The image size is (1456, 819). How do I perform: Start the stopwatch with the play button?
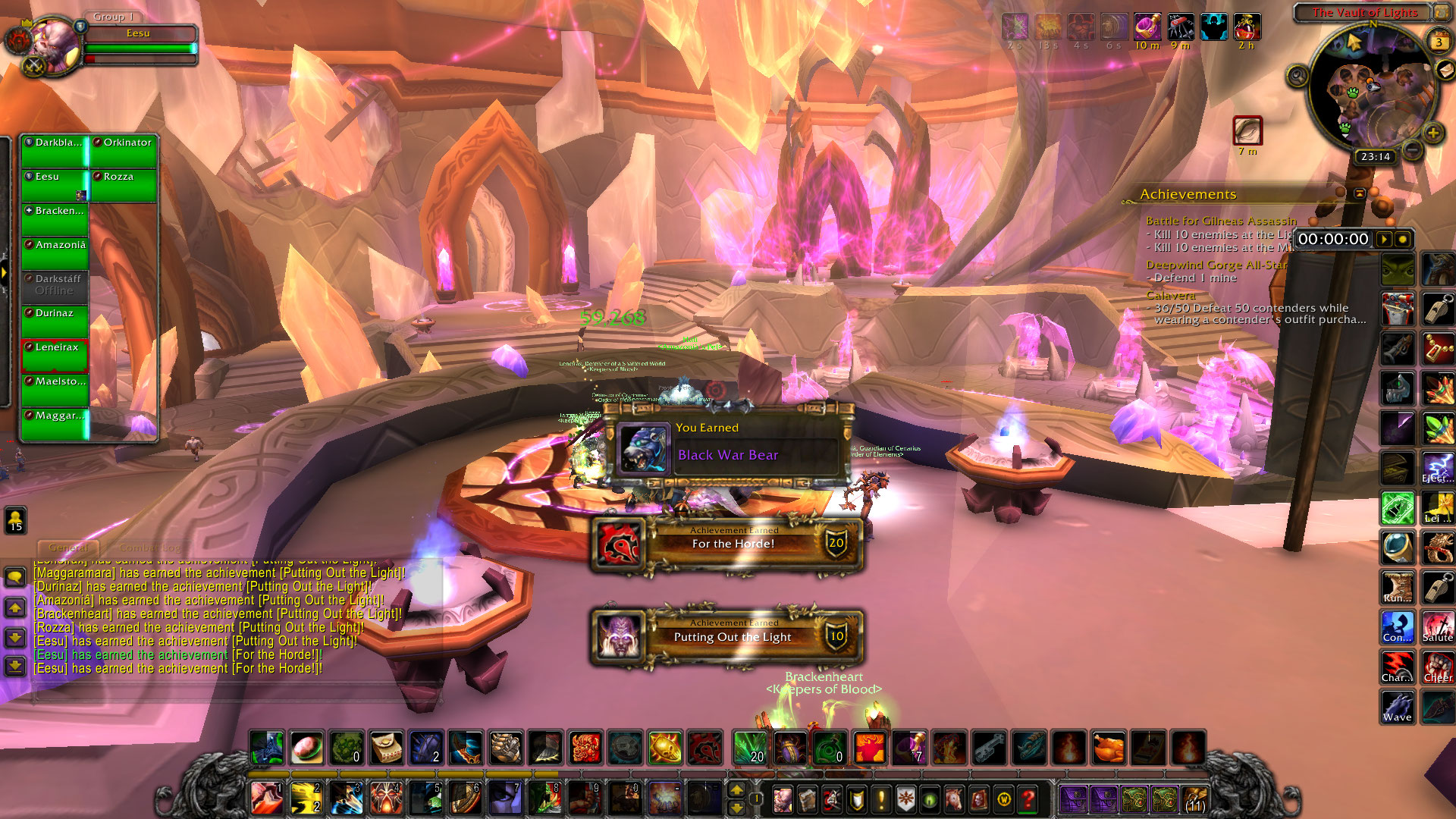(1384, 240)
